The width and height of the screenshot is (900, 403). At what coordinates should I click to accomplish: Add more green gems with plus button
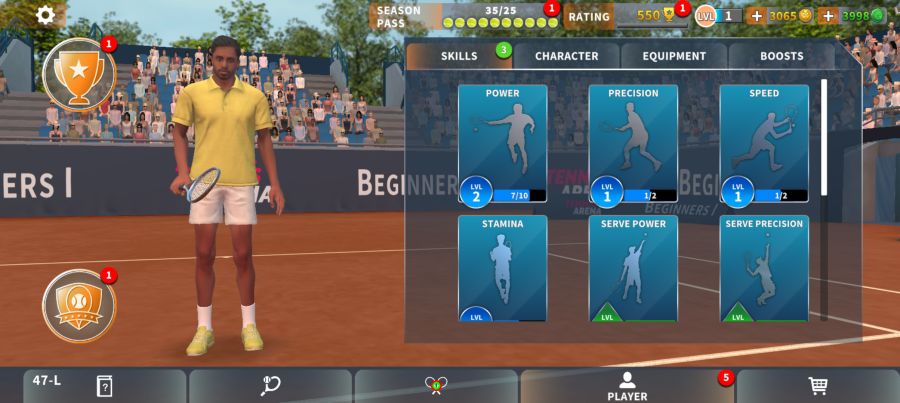(x=827, y=16)
